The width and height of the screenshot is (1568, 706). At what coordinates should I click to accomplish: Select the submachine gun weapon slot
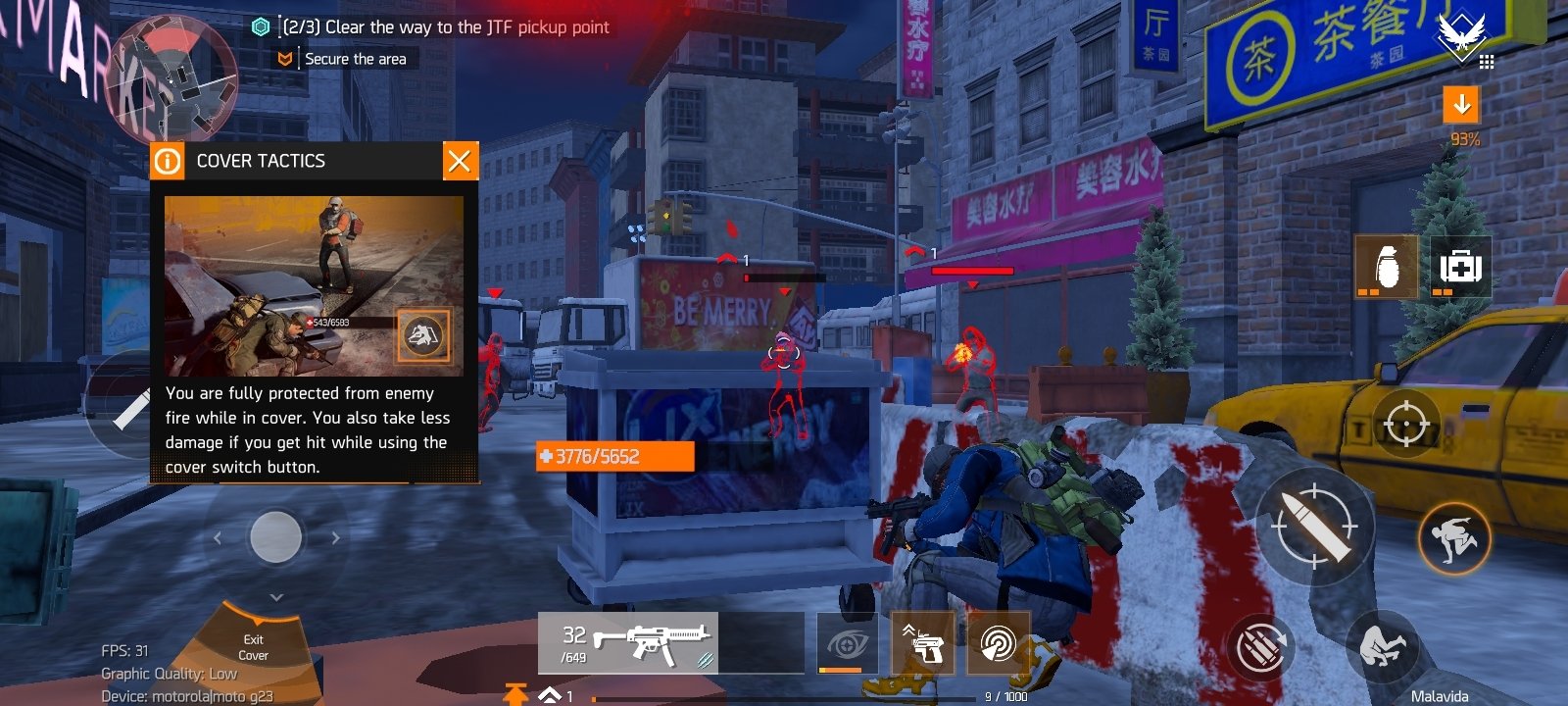tap(628, 643)
